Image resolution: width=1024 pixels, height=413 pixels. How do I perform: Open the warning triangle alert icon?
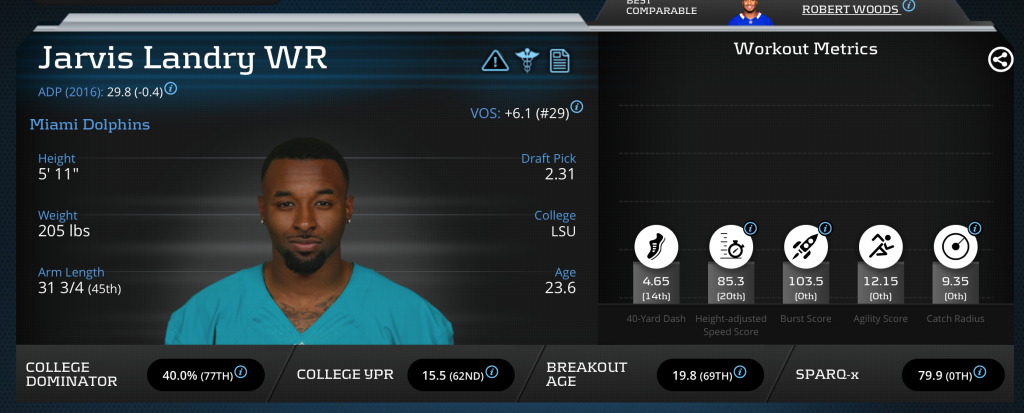[495, 60]
